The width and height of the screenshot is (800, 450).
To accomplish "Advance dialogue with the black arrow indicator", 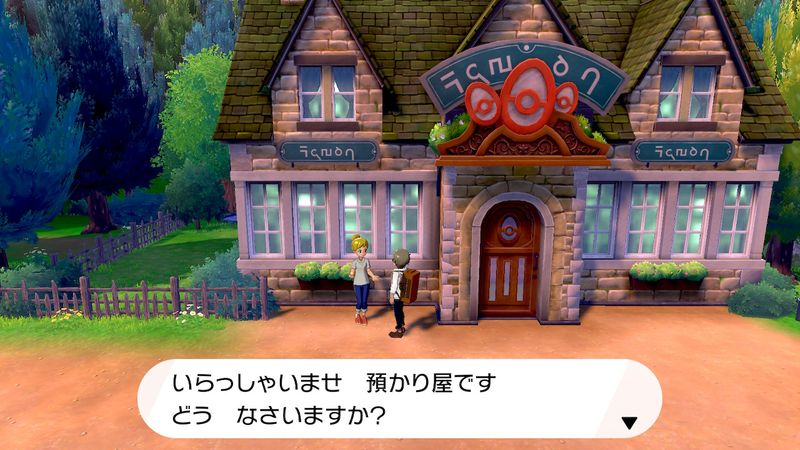I will pyautogui.click(x=629, y=423).
